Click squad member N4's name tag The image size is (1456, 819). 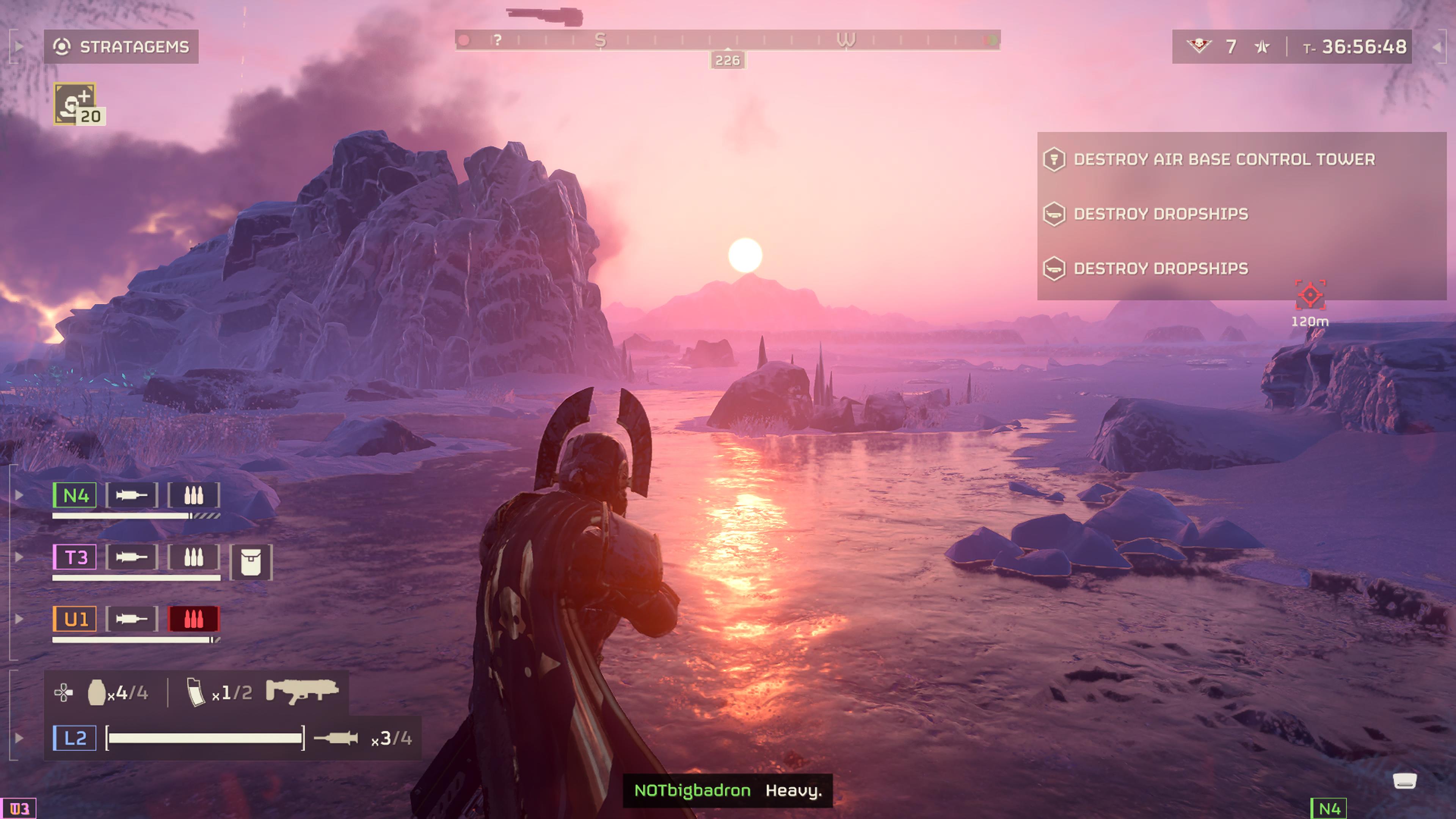75,496
